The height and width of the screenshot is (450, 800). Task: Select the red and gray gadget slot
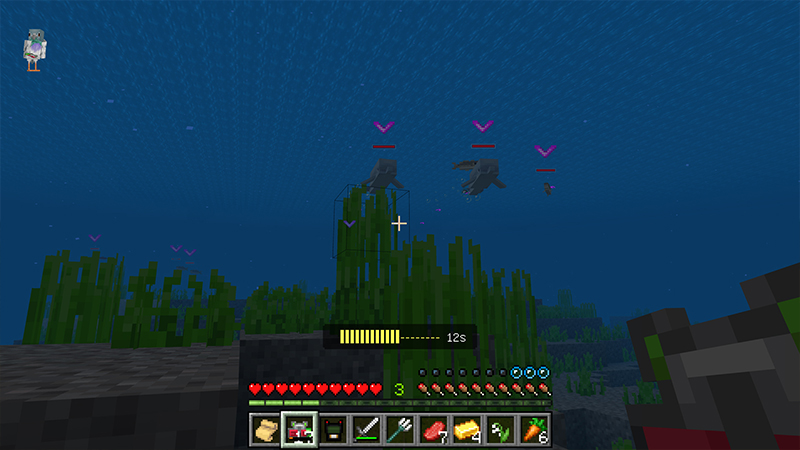[x=299, y=429]
